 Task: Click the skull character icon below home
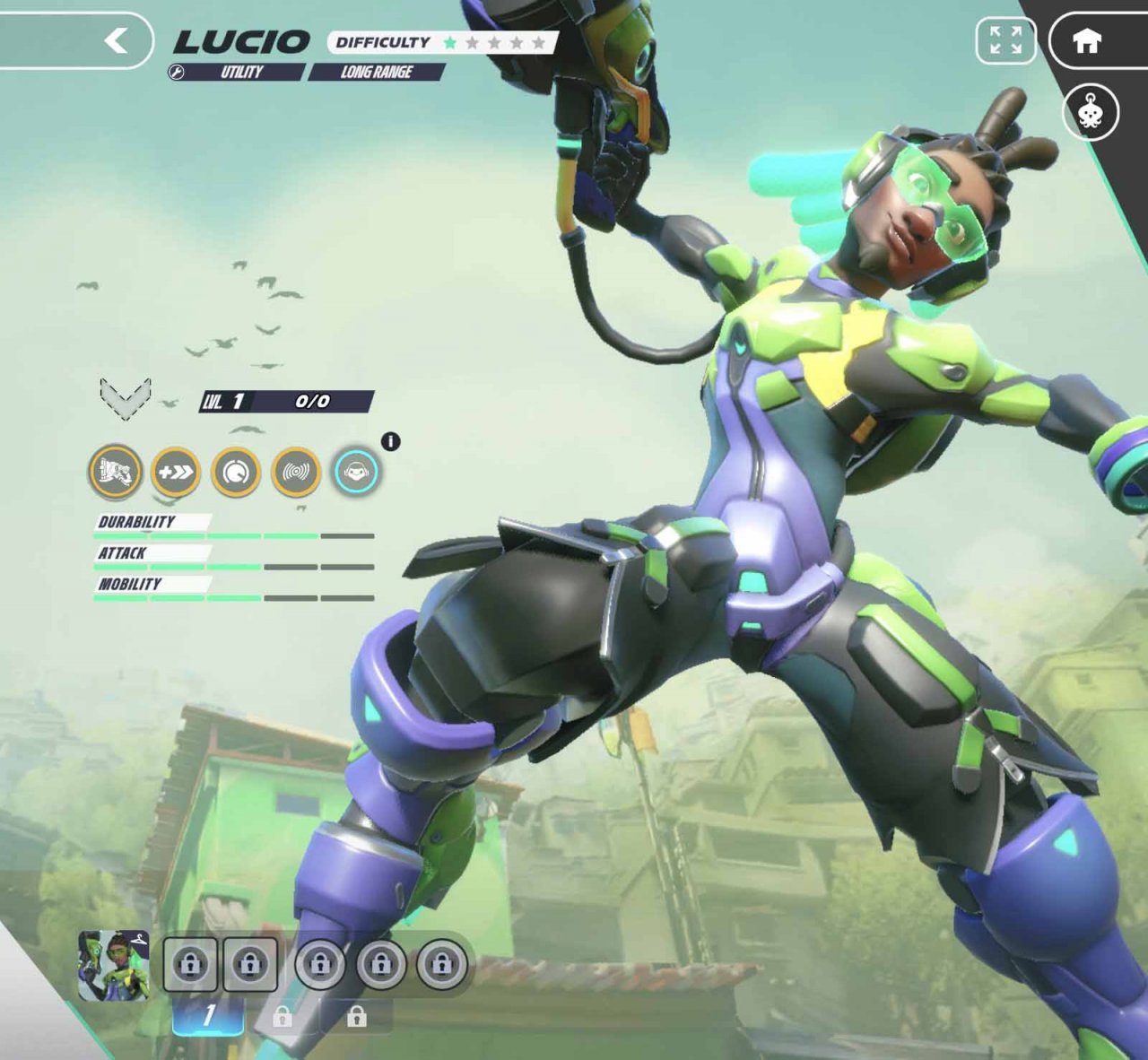(x=1090, y=111)
